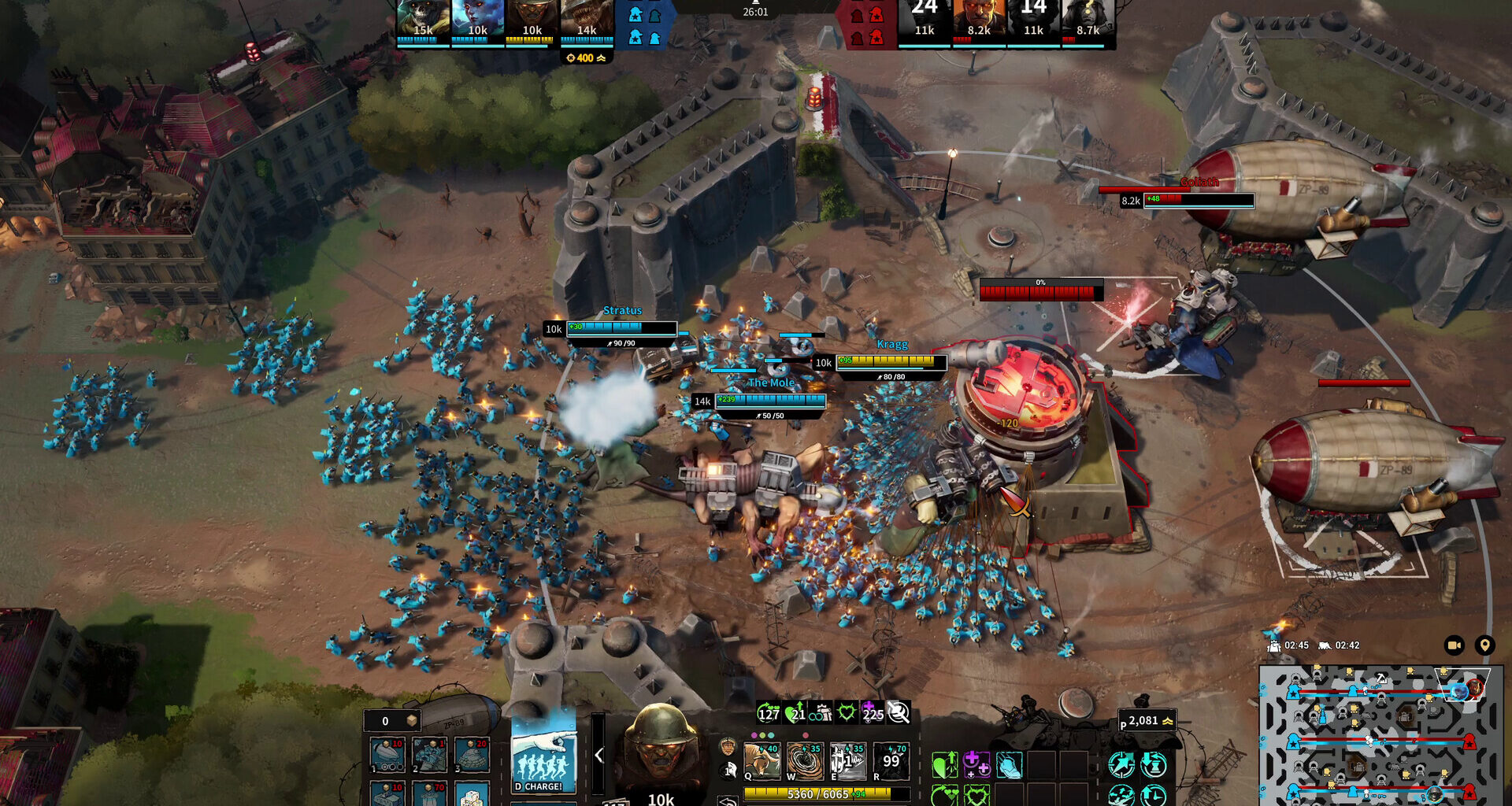Use the green shield upgrade item
Screen dimensions: 1512x806
pos(944,764)
